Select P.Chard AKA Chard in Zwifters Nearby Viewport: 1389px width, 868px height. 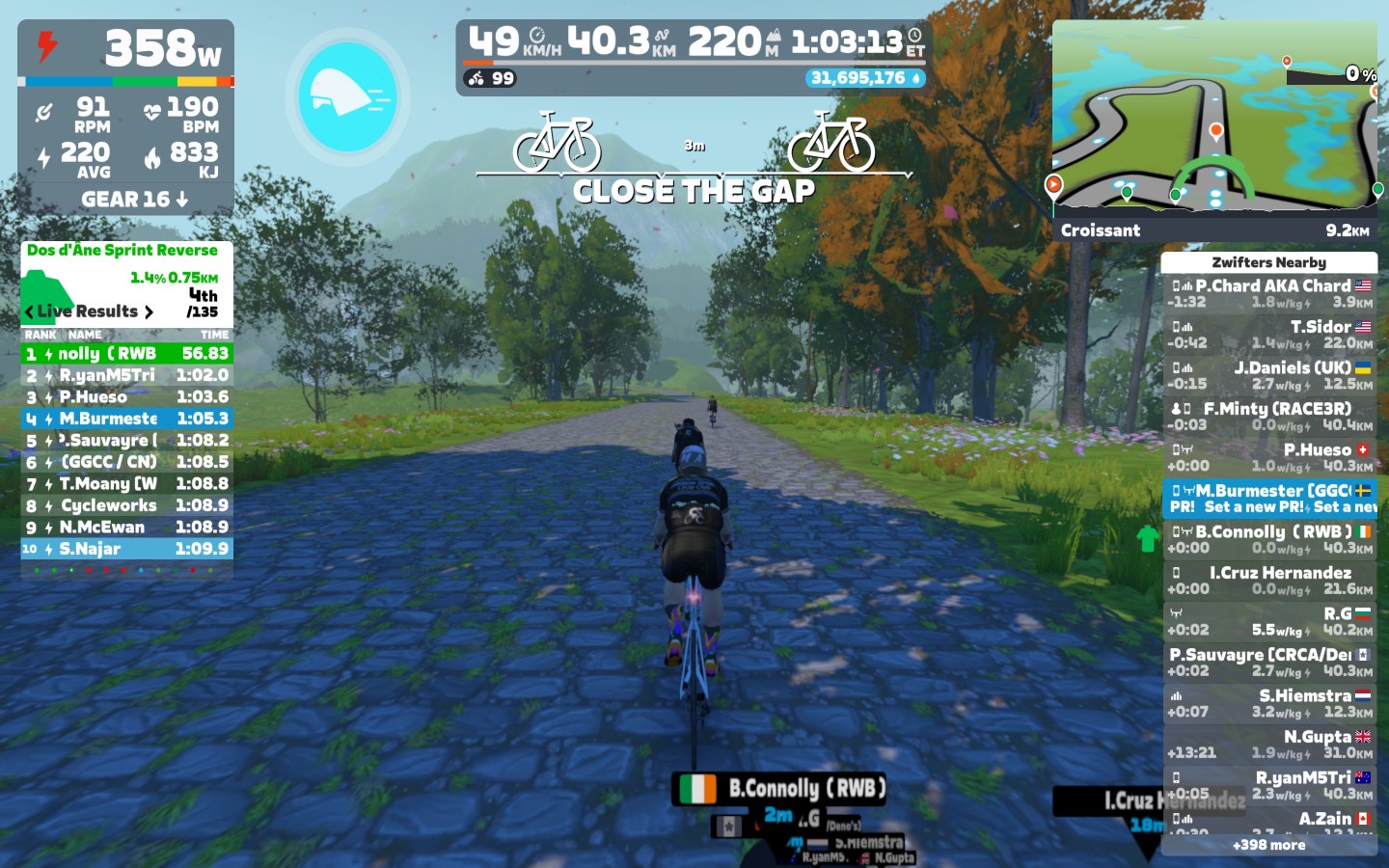pos(1269,293)
